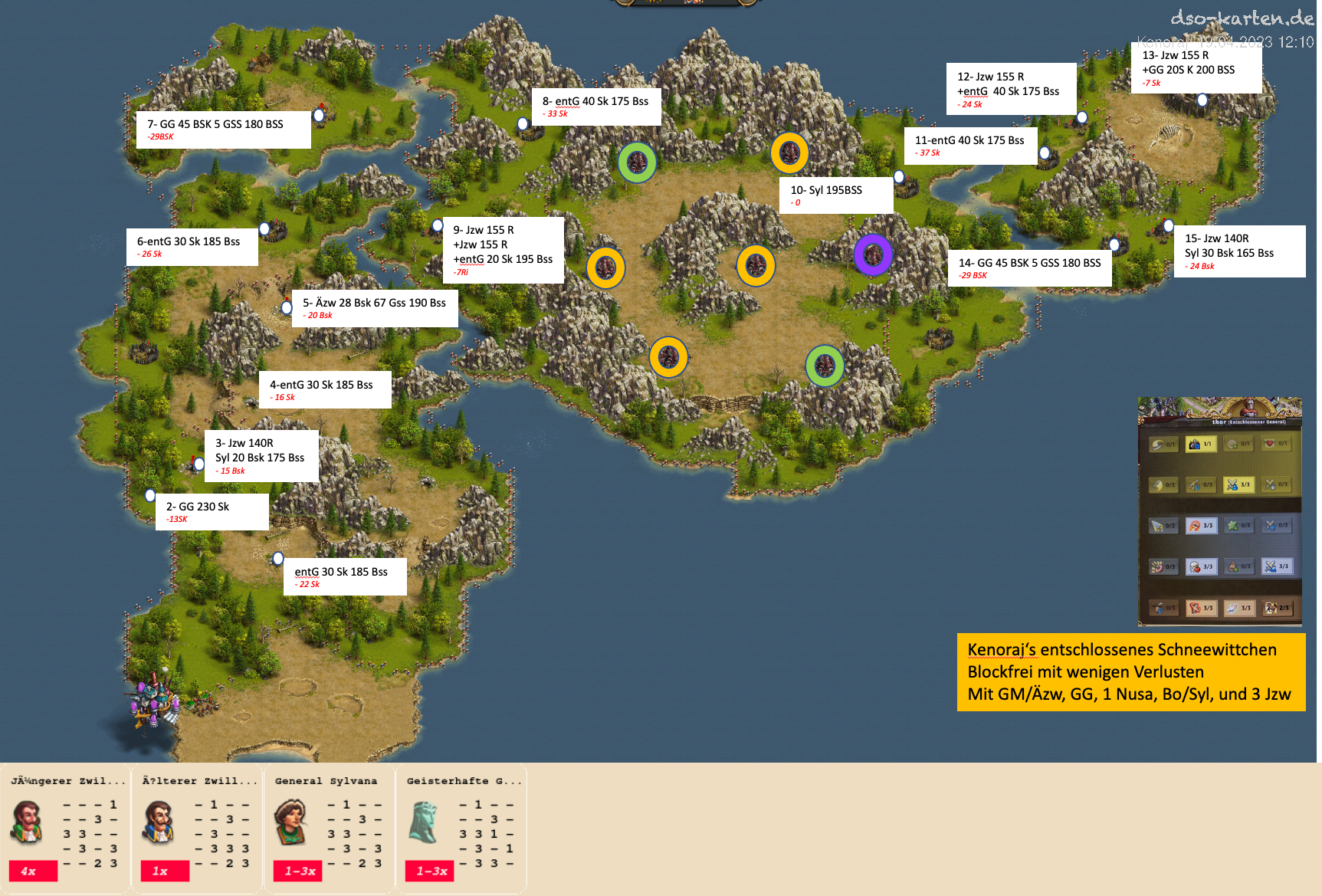Click the '5- Äzw 28 Bsk' camp label

tap(375, 308)
